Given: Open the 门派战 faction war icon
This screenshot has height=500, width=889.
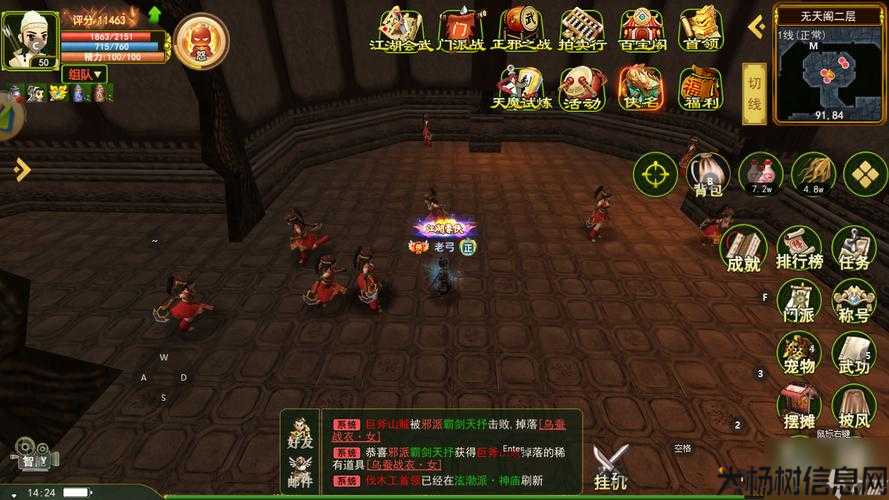Looking at the screenshot, I should (460, 28).
